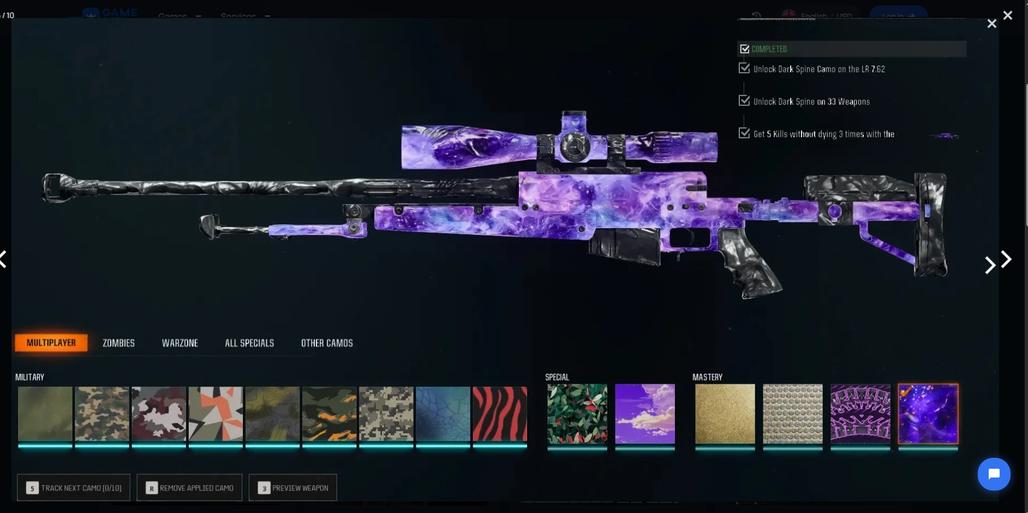Viewport: 1028px width, 513px height.
Task: Apply the blue cracked-pattern military camo
Action: [x=443, y=414]
